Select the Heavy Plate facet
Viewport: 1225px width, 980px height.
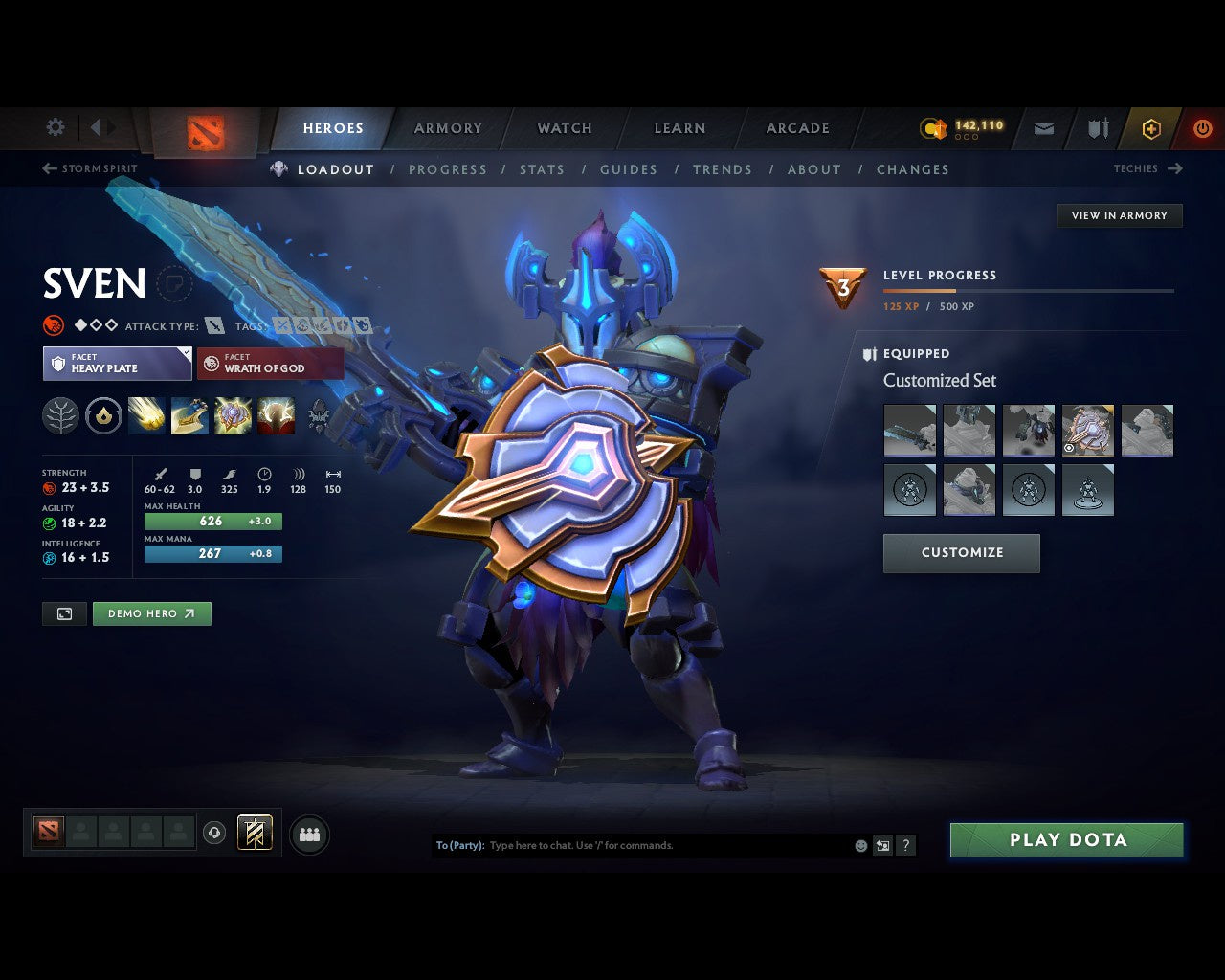click(117, 364)
